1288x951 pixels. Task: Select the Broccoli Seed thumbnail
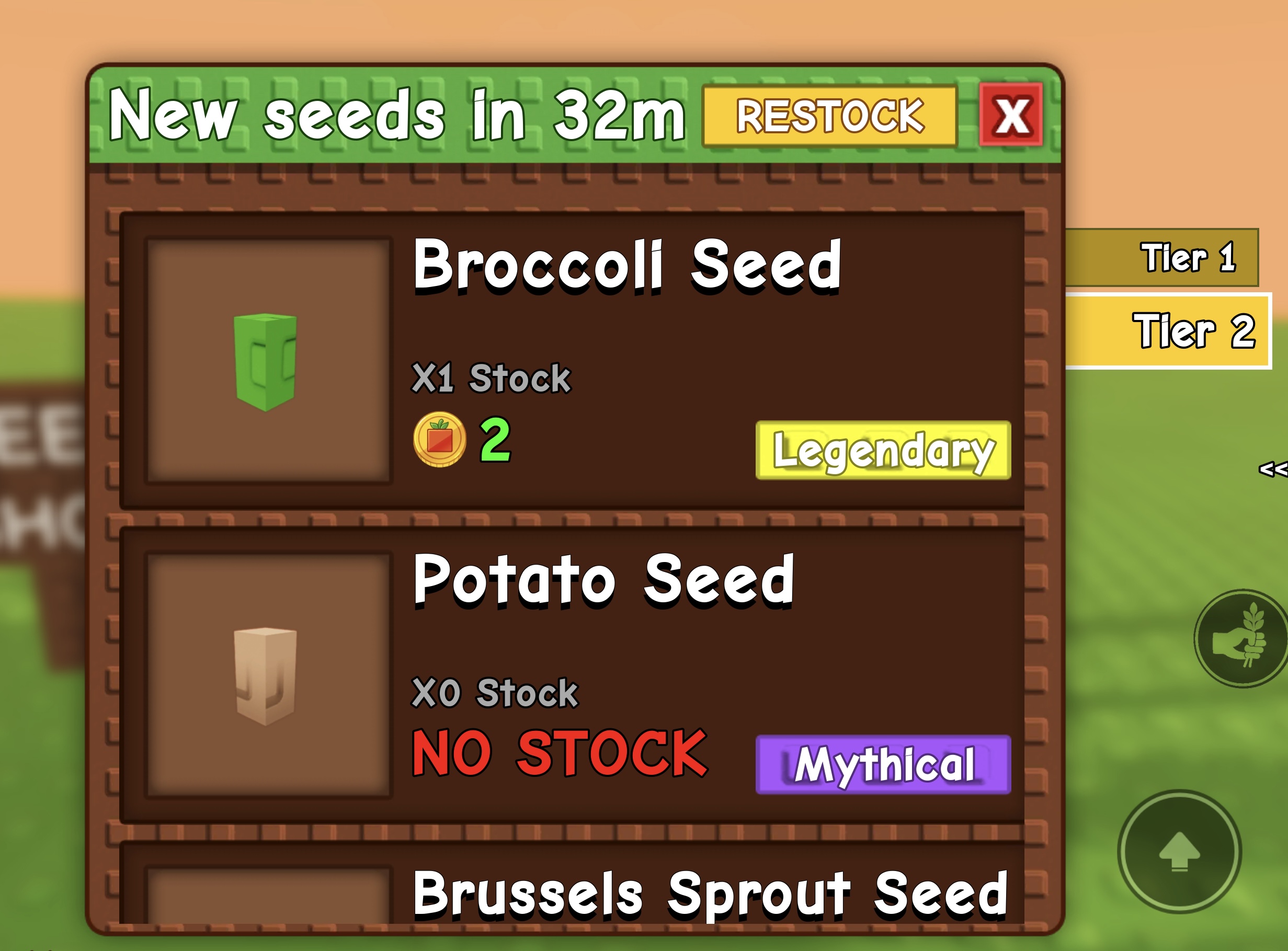tap(268, 363)
